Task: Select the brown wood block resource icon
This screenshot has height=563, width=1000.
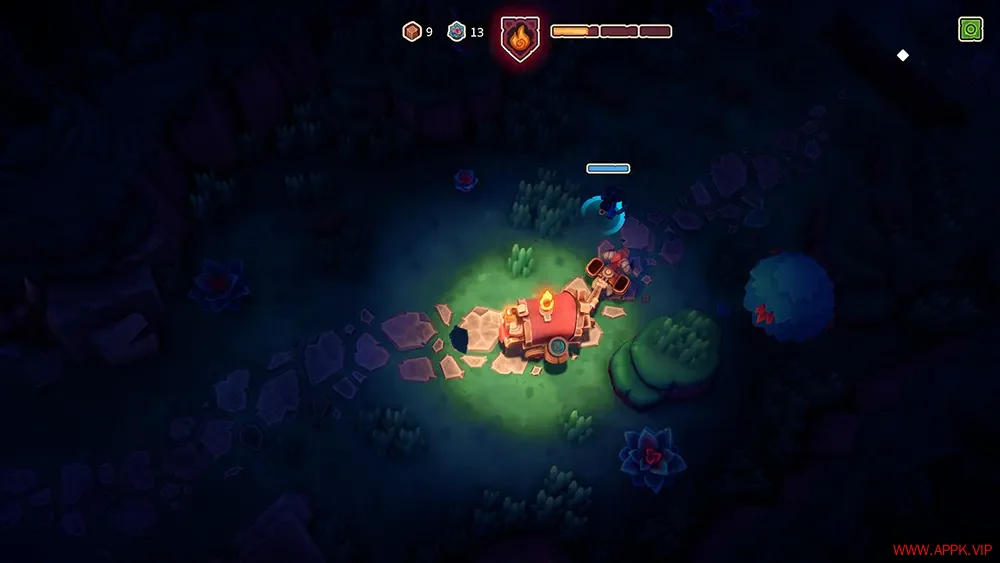Action: (x=412, y=32)
